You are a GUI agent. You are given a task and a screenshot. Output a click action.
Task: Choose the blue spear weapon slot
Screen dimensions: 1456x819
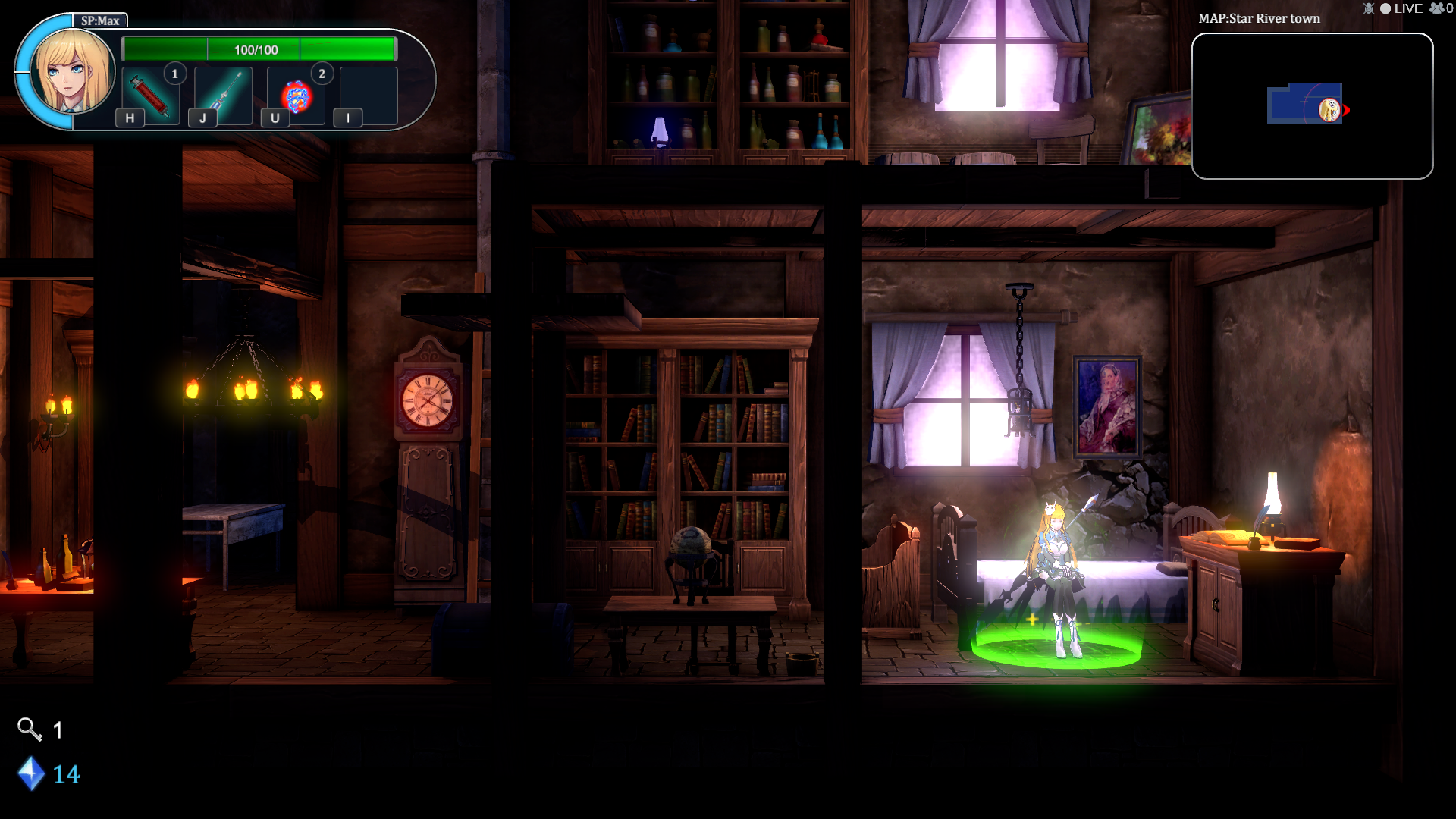click(x=223, y=96)
